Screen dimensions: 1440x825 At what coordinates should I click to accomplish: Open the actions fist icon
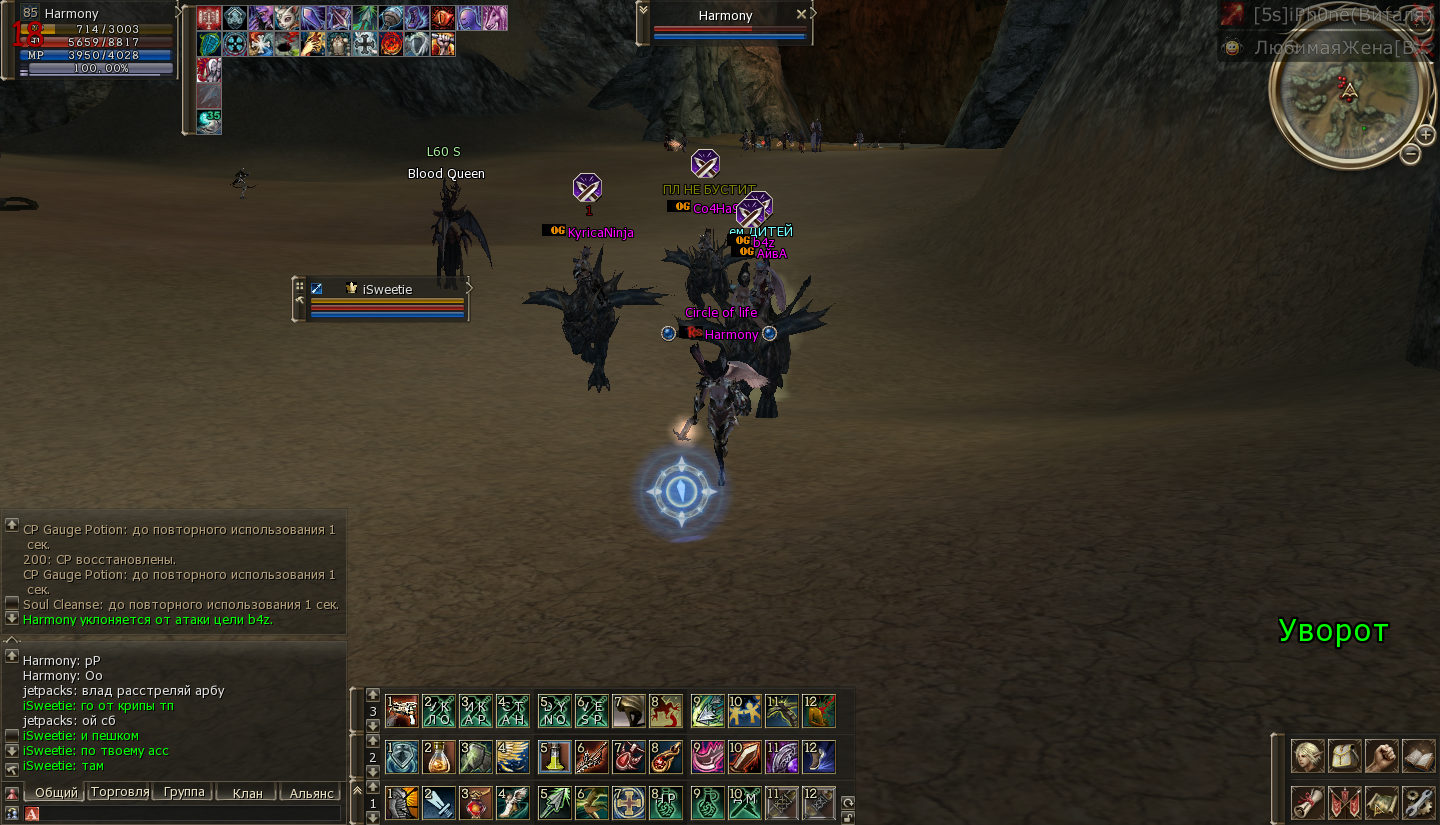tap(1382, 756)
